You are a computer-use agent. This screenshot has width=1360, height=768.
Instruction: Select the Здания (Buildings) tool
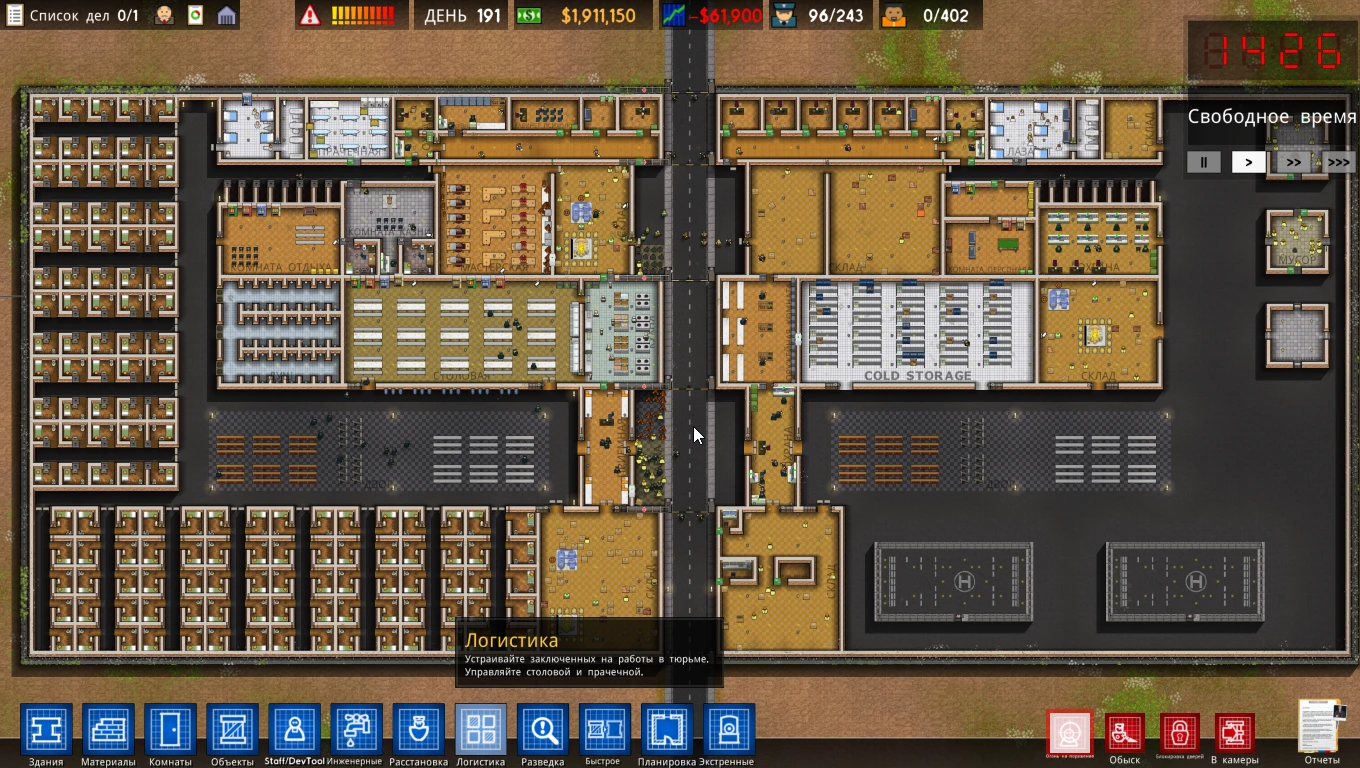pyautogui.click(x=47, y=730)
